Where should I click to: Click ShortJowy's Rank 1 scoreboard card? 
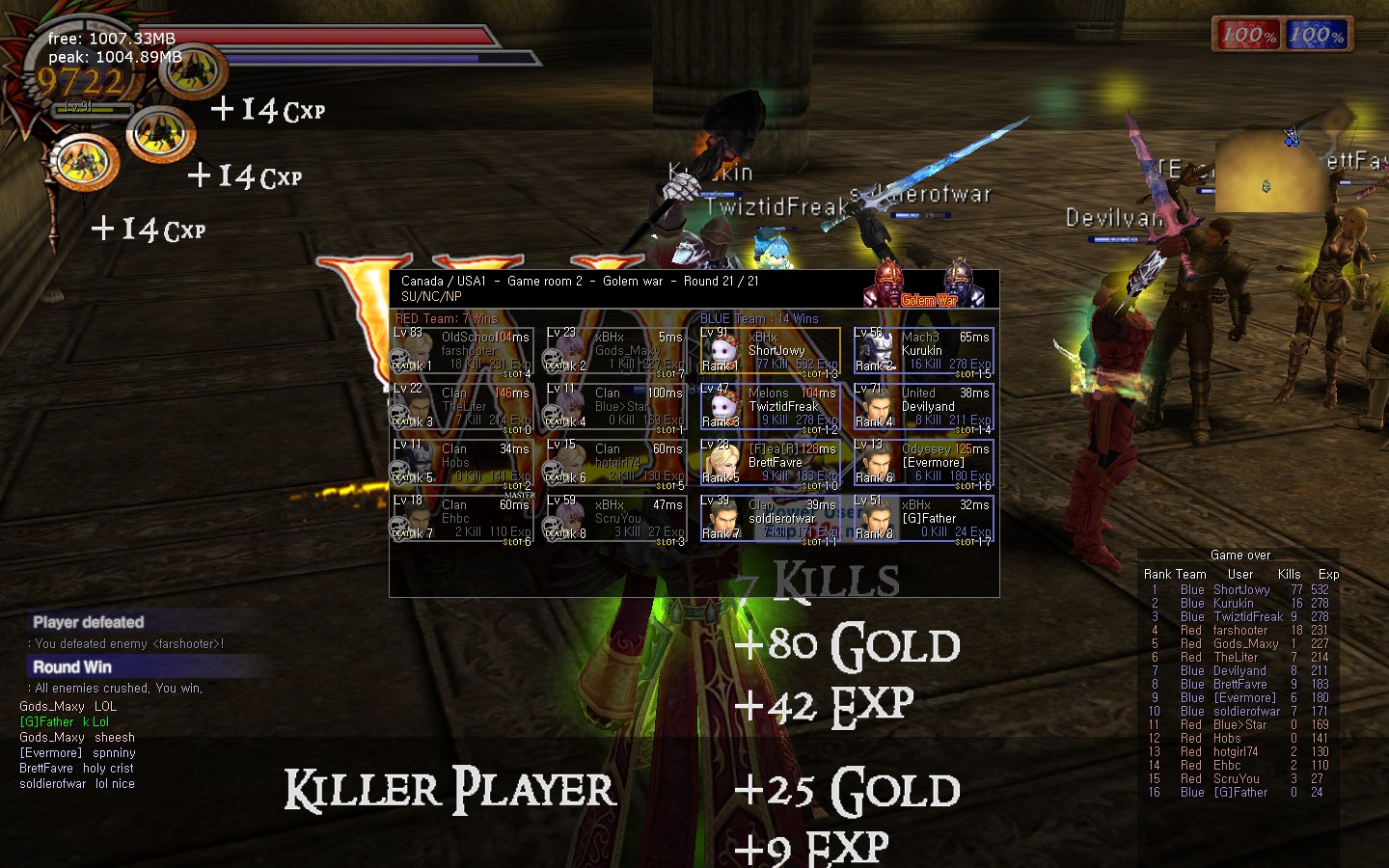[770, 352]
